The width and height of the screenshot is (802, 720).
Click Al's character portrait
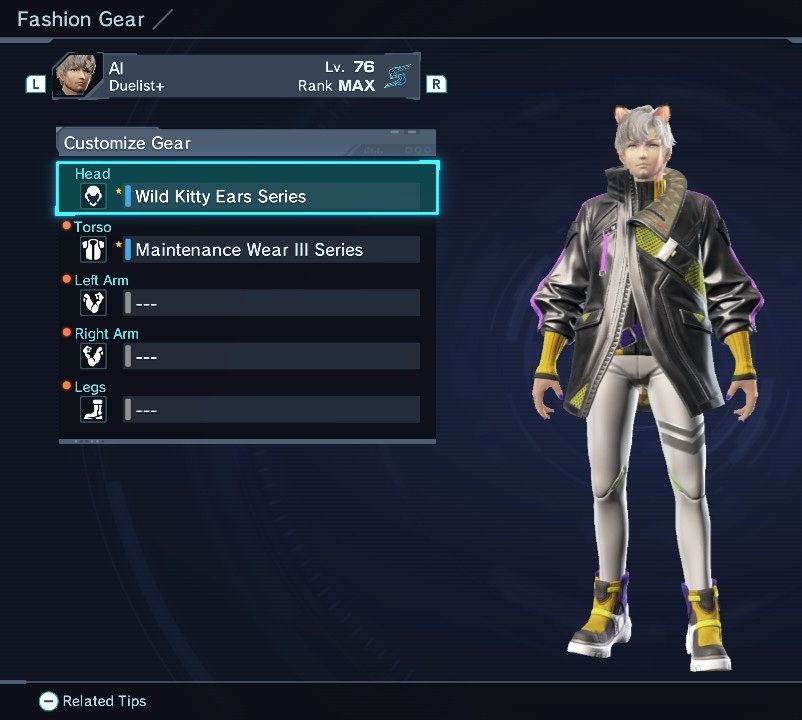(77, 76)
